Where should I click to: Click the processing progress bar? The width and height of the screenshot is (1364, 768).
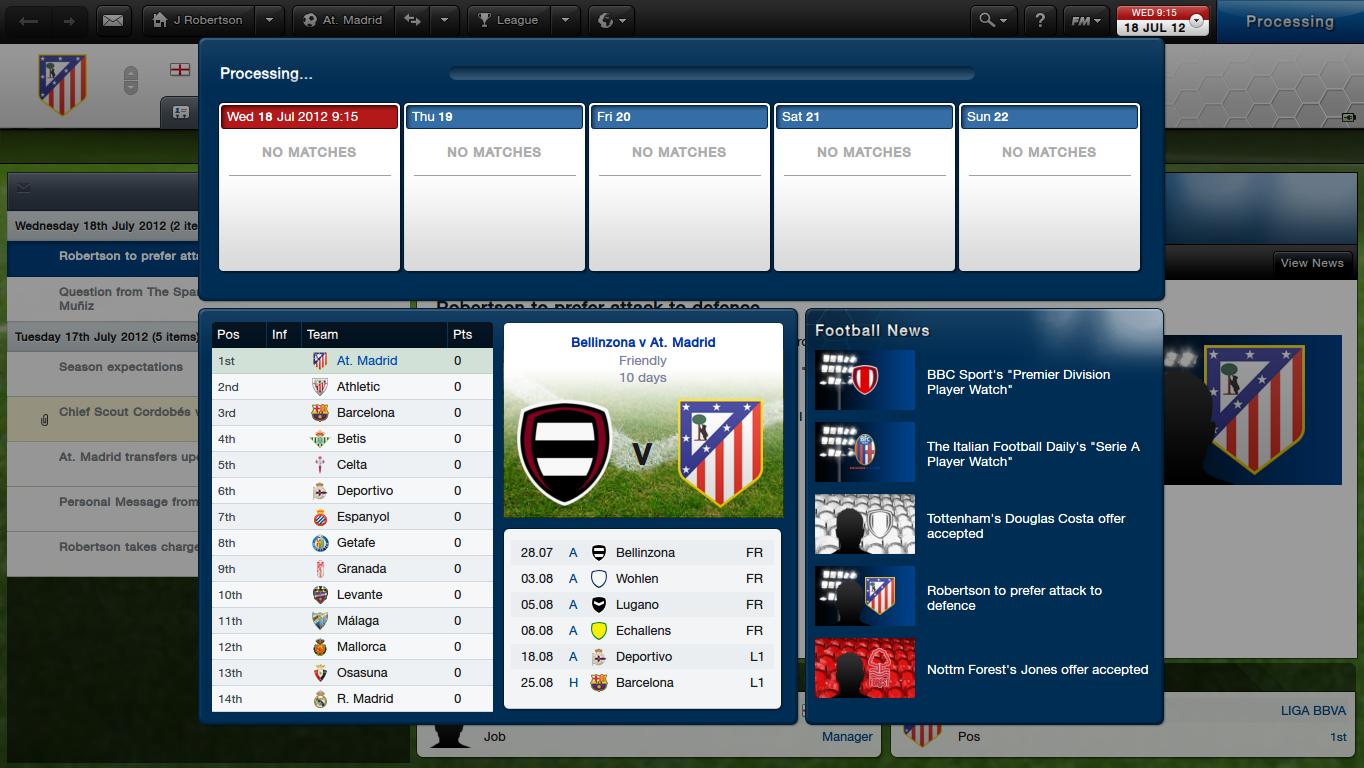(711, 72)
